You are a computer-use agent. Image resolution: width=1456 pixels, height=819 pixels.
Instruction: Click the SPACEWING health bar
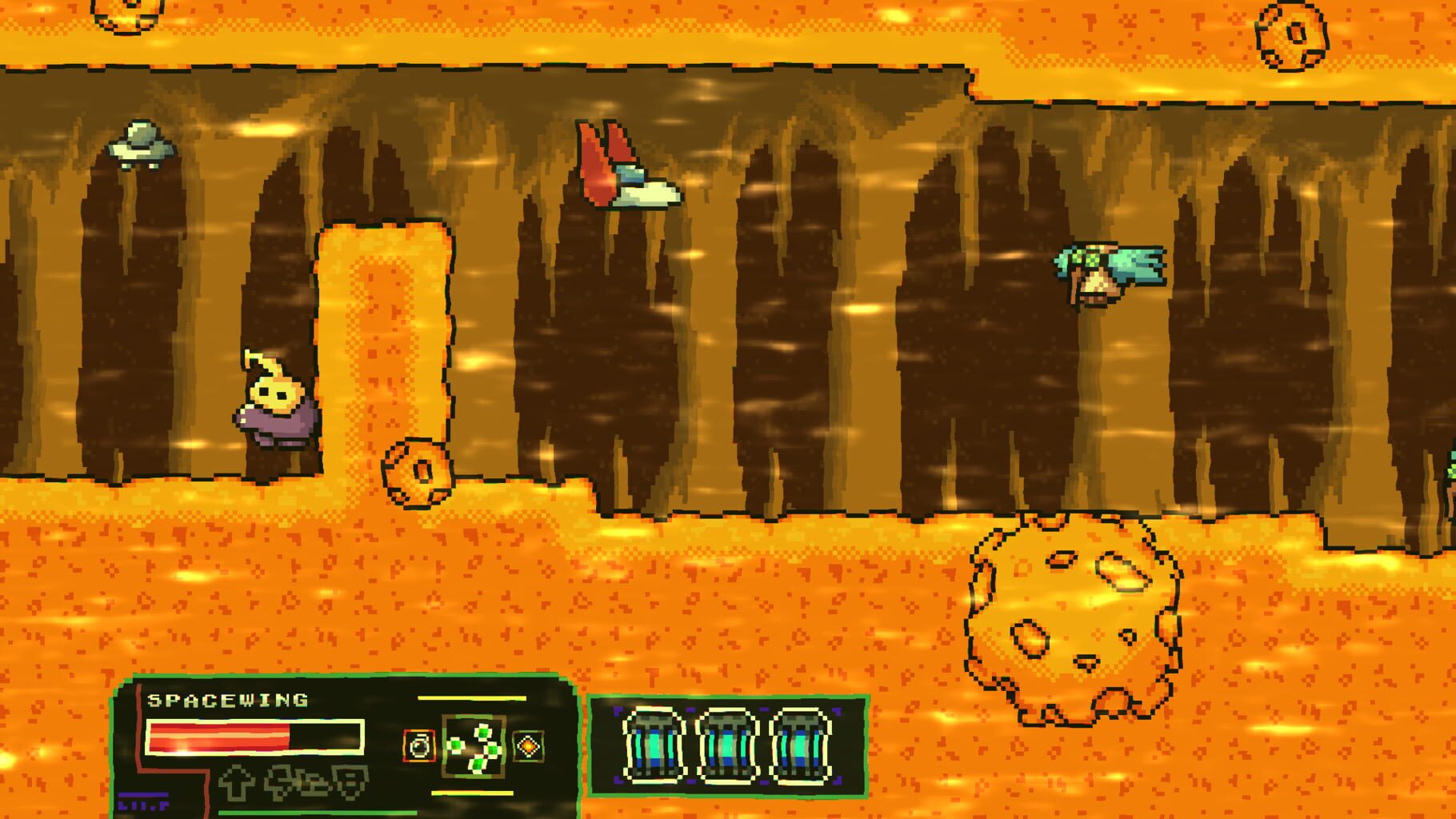254,738
